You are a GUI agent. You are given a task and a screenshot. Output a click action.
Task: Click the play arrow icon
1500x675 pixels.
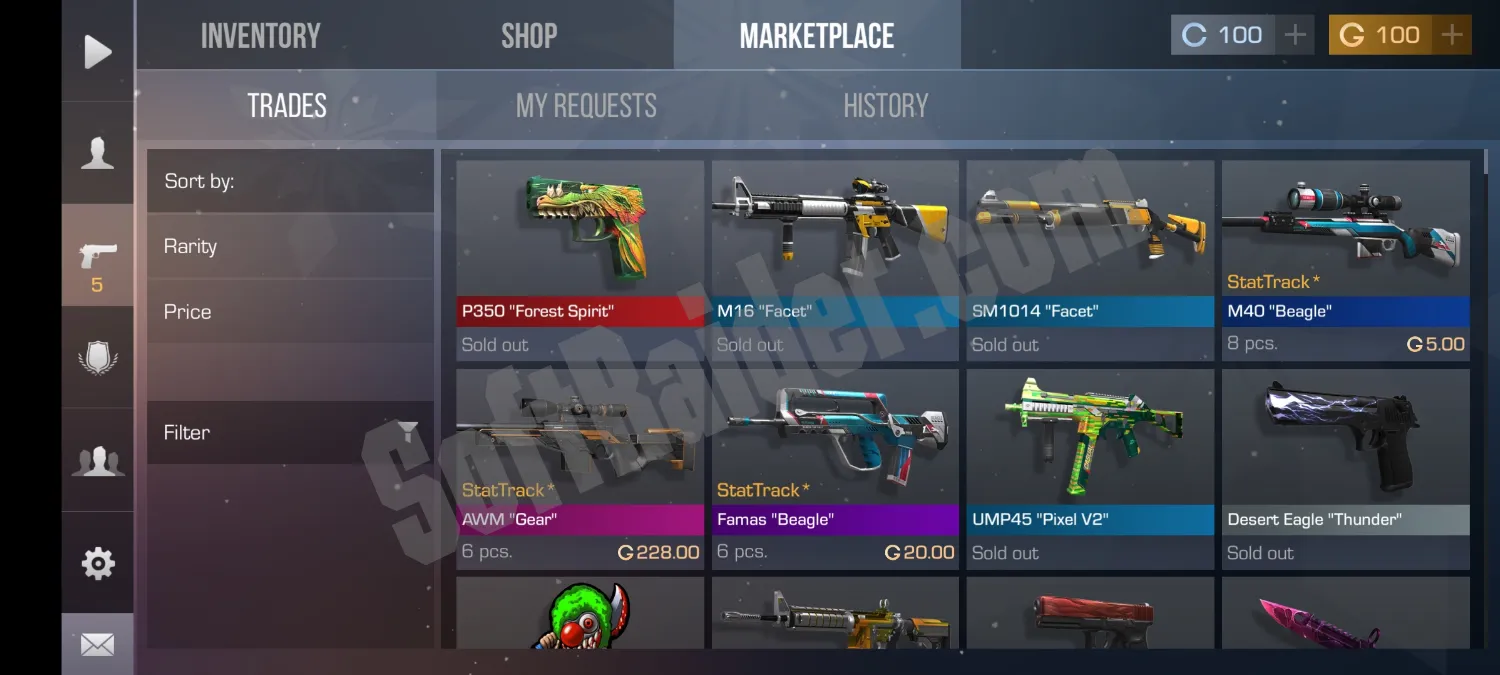point(98,51)
